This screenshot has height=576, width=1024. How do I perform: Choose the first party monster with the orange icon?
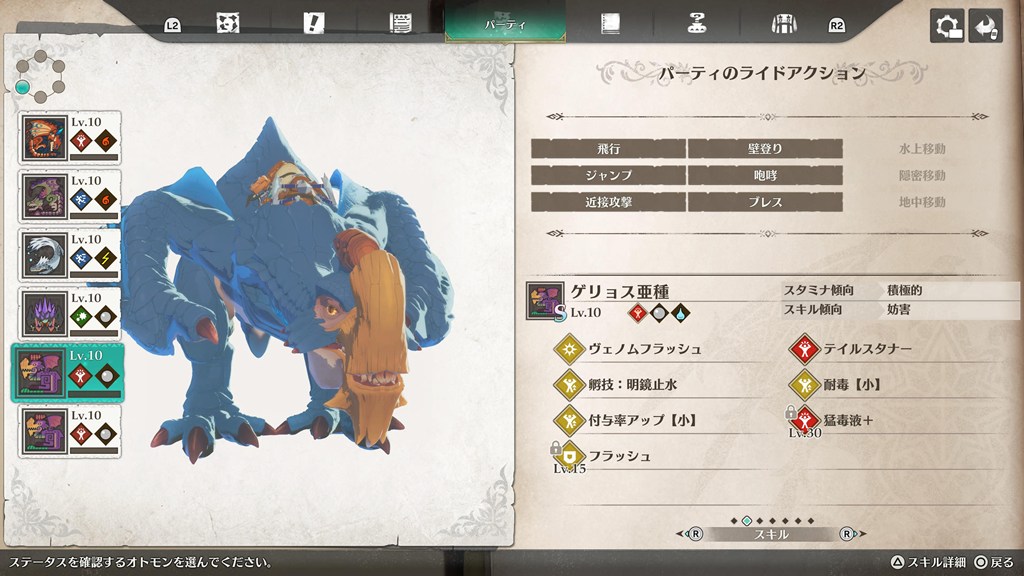pyautogui.click(x=70, y=137)
